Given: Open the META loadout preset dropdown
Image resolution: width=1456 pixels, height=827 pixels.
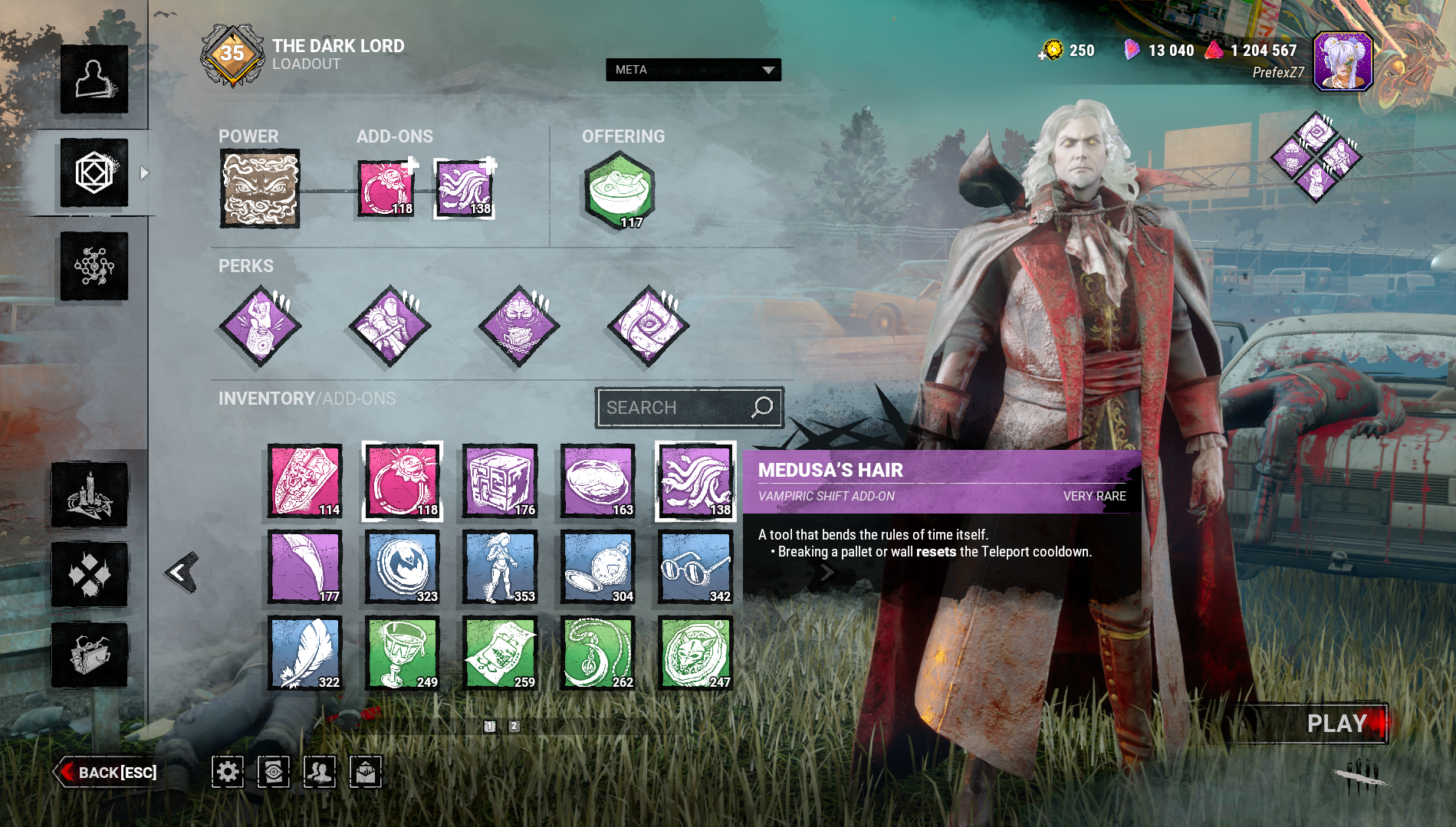Looking at the screenshot, I should [x=693, y=70].
